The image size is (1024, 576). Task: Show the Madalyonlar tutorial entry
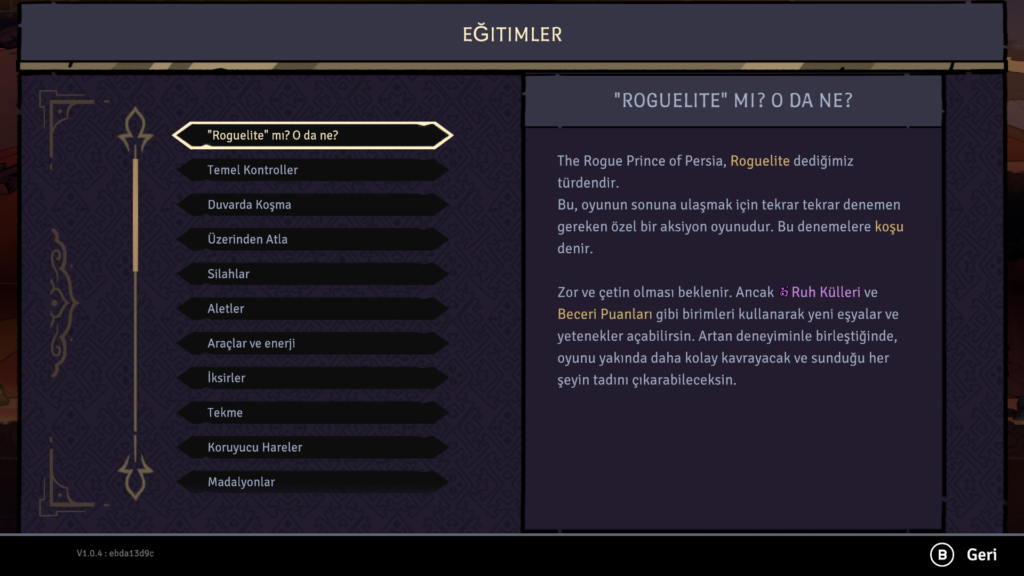312,482
